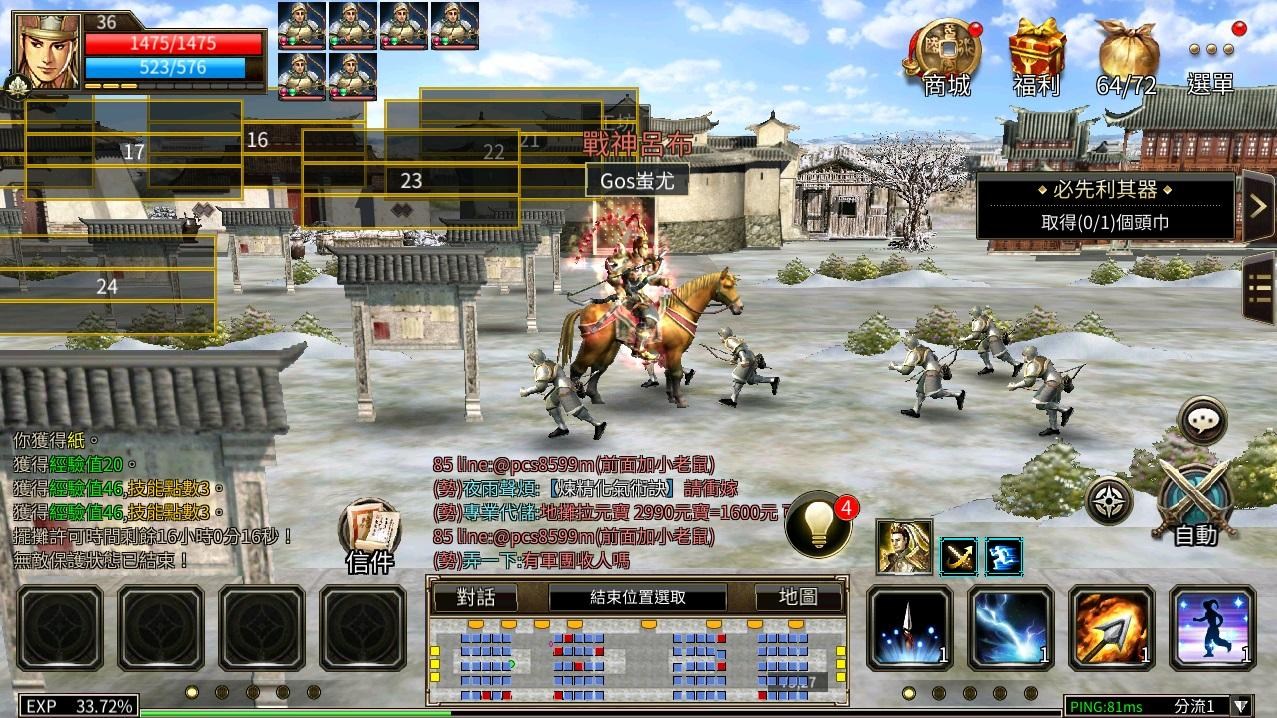This screenshot has height=718, width=1277.
Task: Collapse the quest panel with the arrow
Action: (x=1257, y=206)
